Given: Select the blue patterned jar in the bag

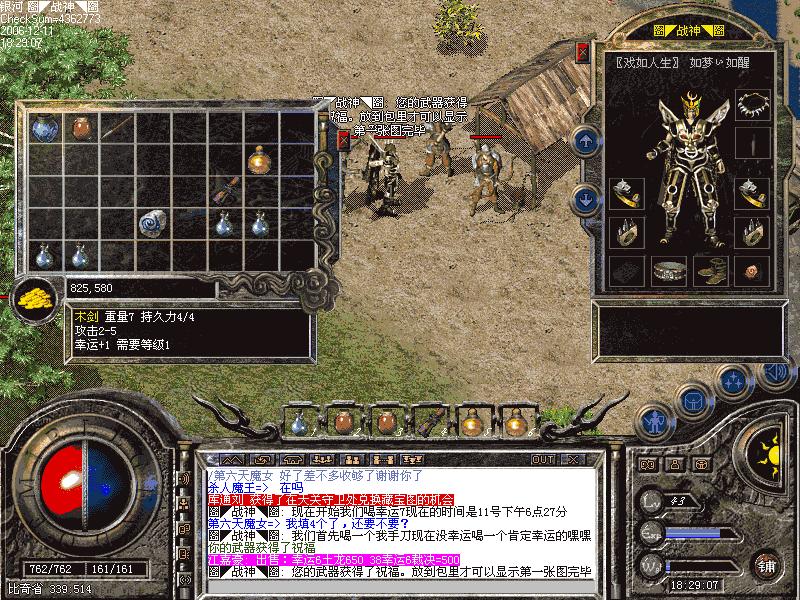Looking at the screenshot, I should tap(43, 128).
